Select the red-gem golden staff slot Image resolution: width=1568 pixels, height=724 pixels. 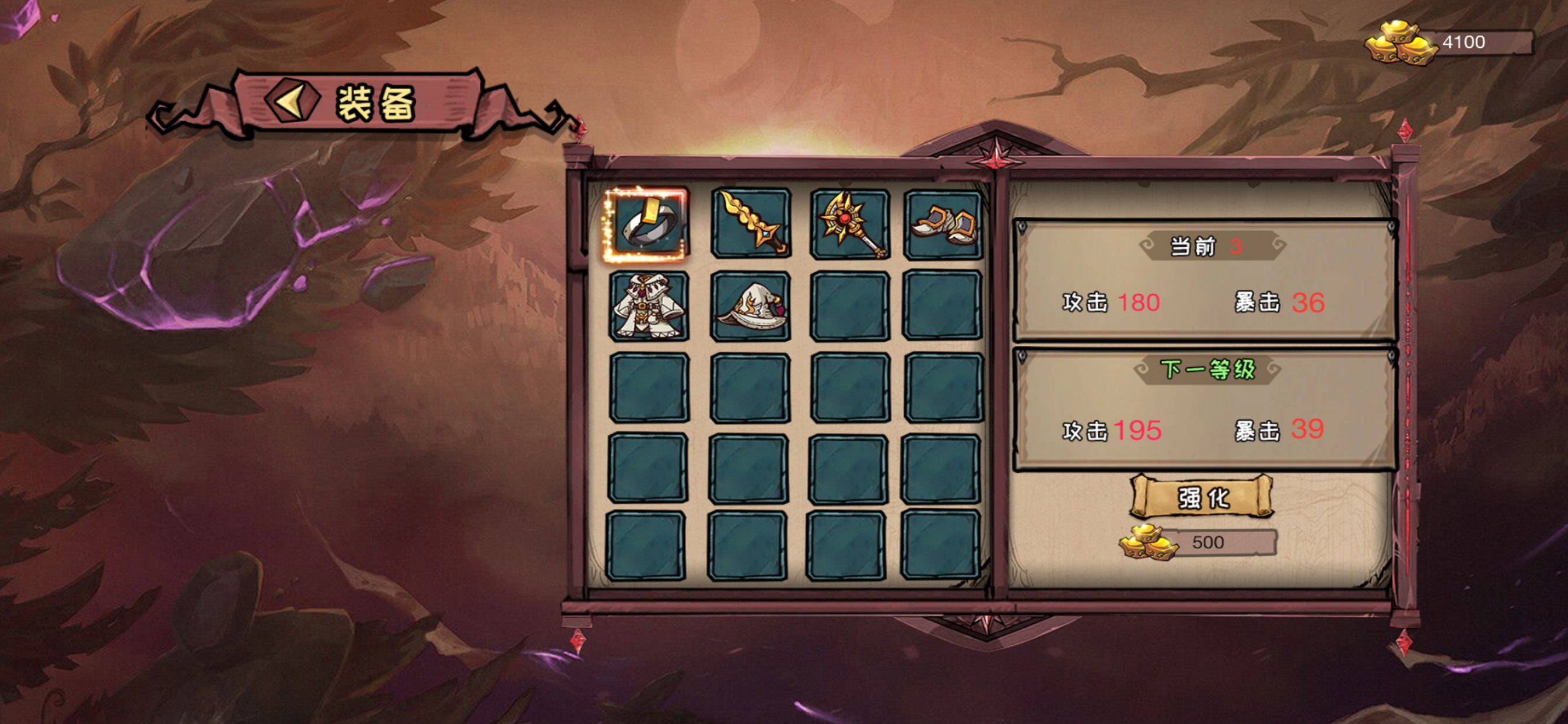[x=850, y=224]
